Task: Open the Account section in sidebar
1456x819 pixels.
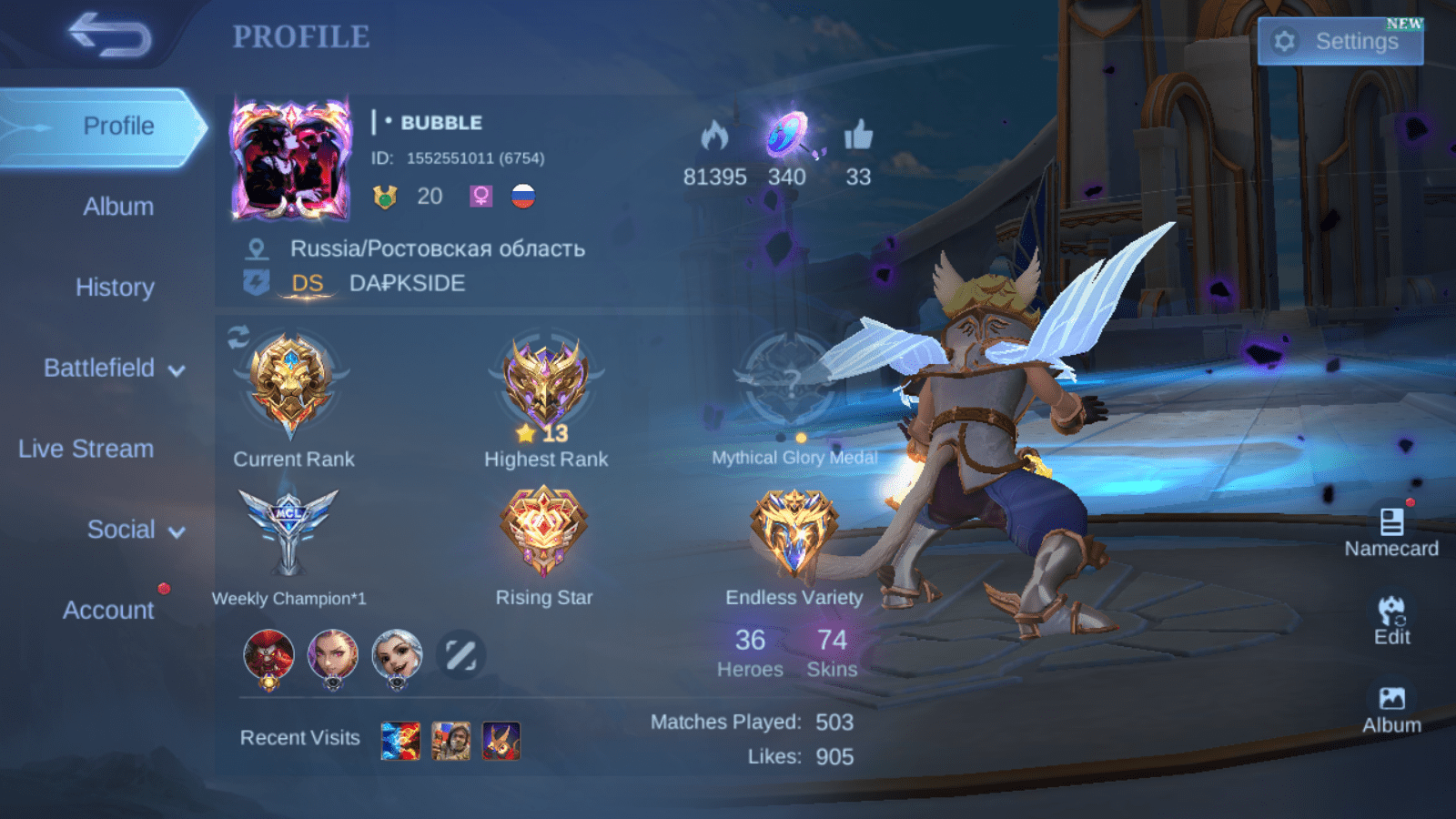Action: 107,611
